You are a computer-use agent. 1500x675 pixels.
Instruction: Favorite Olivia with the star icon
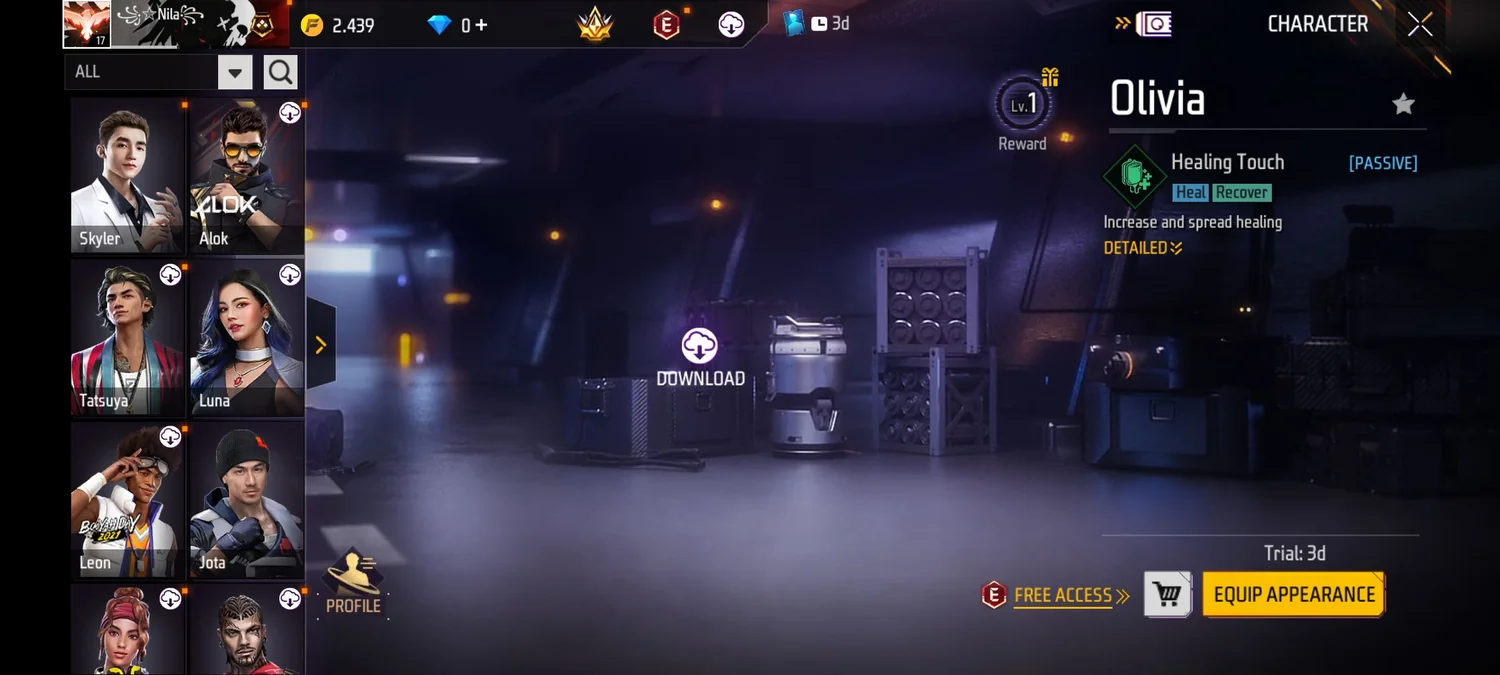pos(1404,104)
